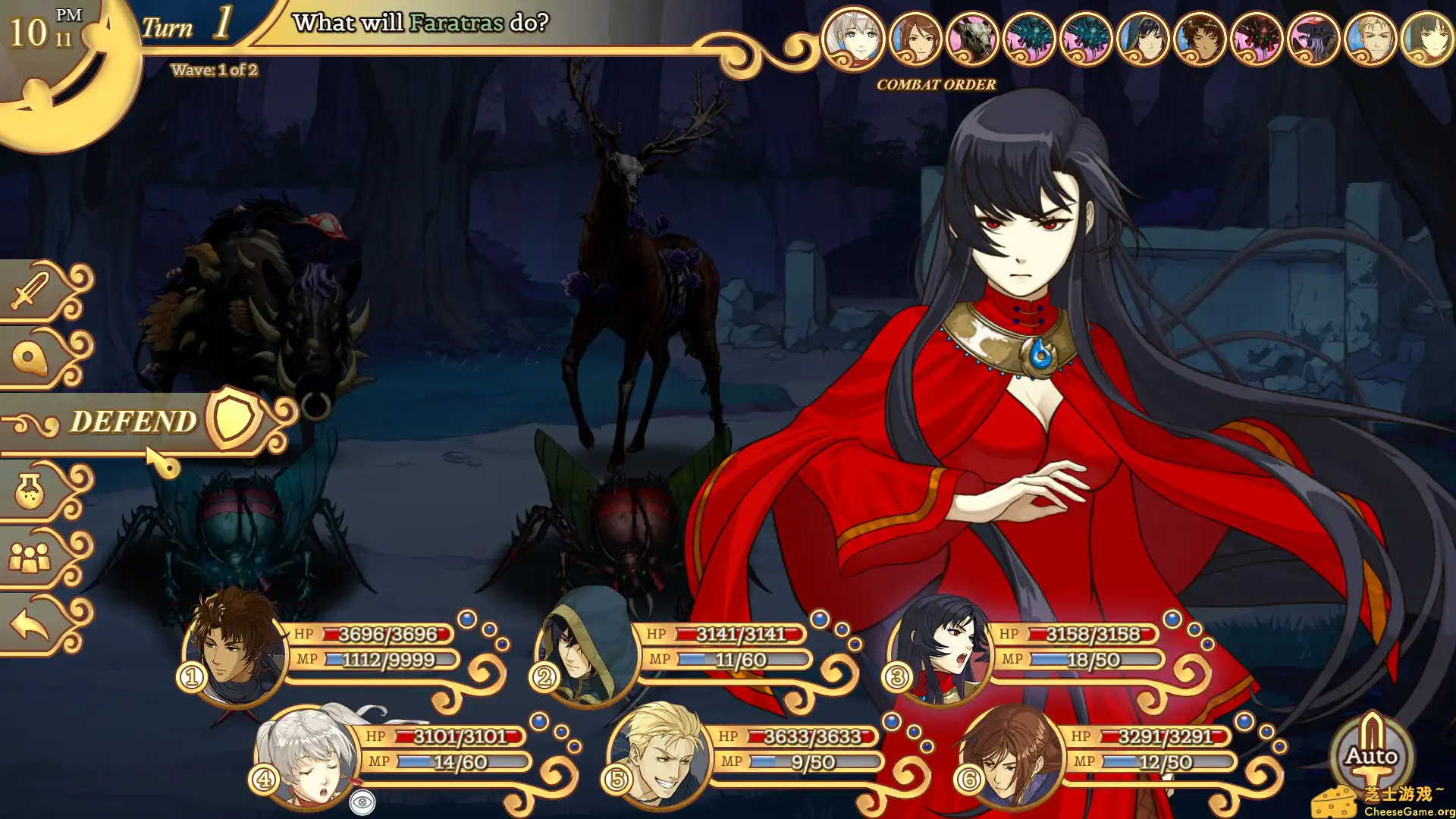Click the last portrait in combat order
The image size is (1456, 819).
[x=1427, y=38]
